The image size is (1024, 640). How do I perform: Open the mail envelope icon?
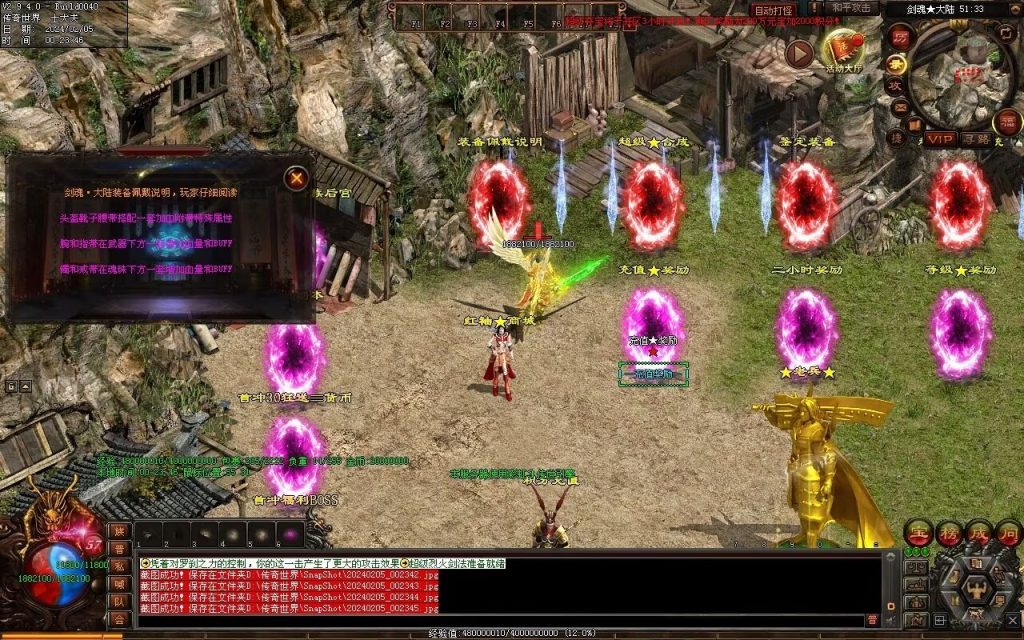coord(899,107)
